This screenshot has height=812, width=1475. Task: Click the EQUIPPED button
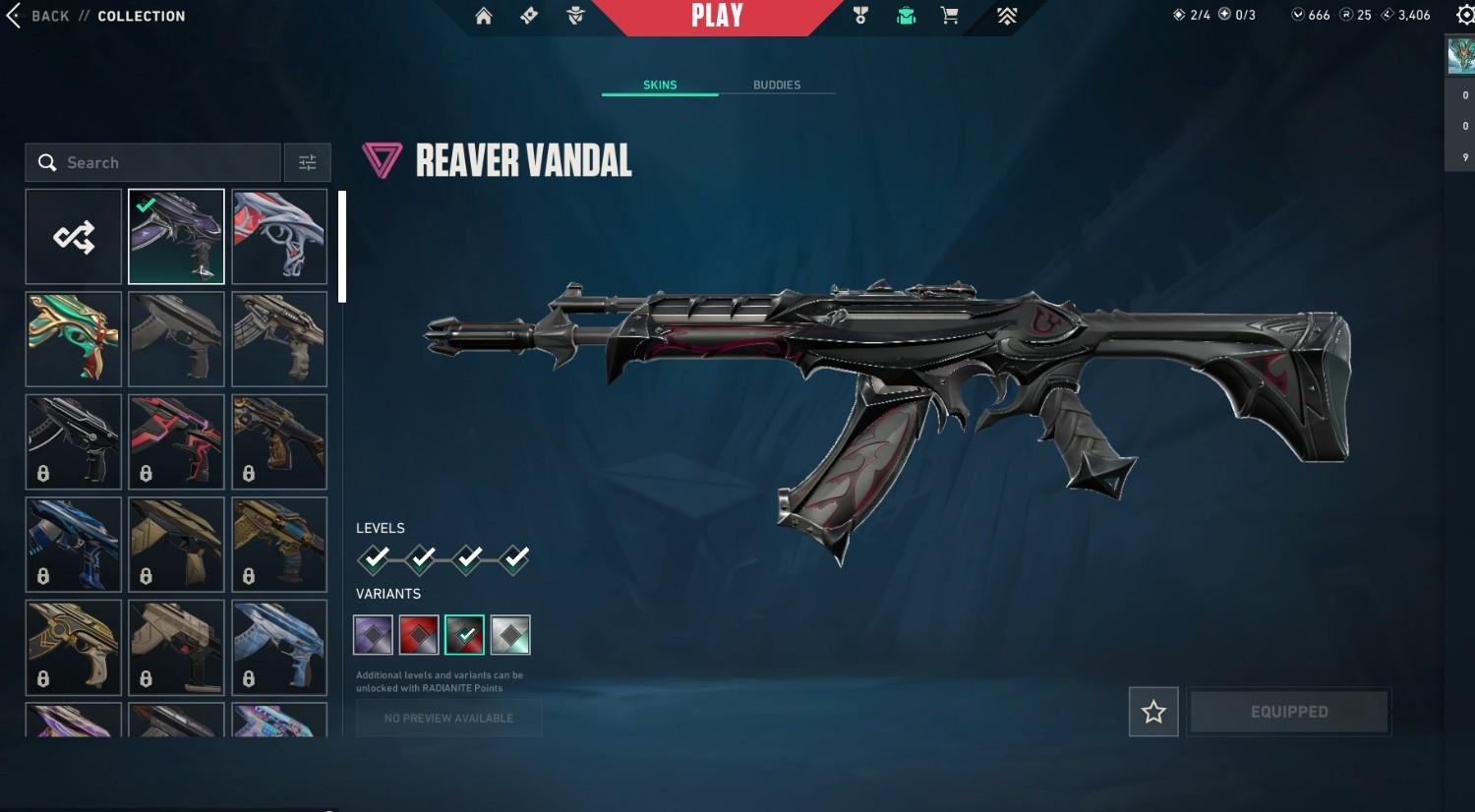point(1289,712)
